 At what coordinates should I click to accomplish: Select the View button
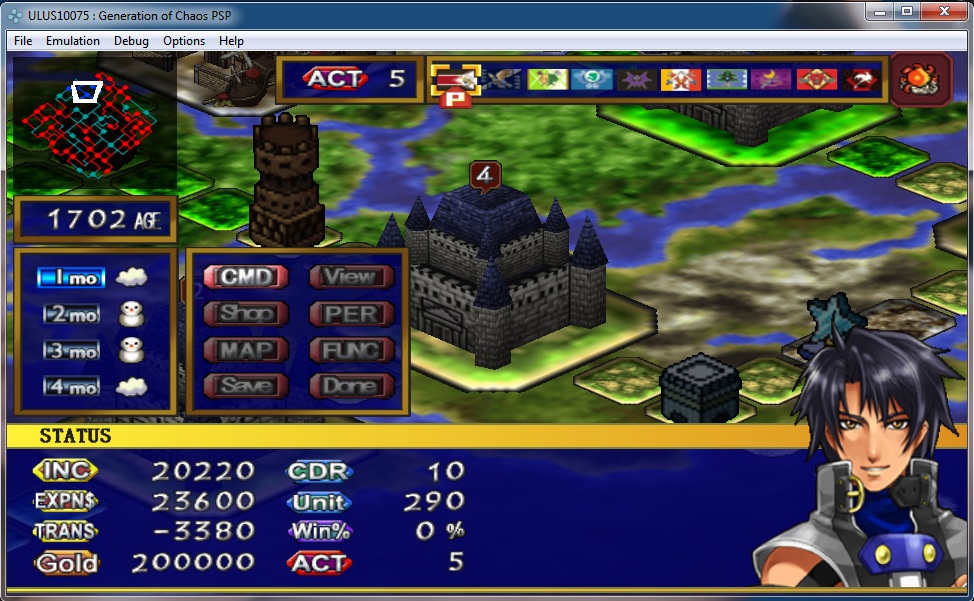click(350, 277)
